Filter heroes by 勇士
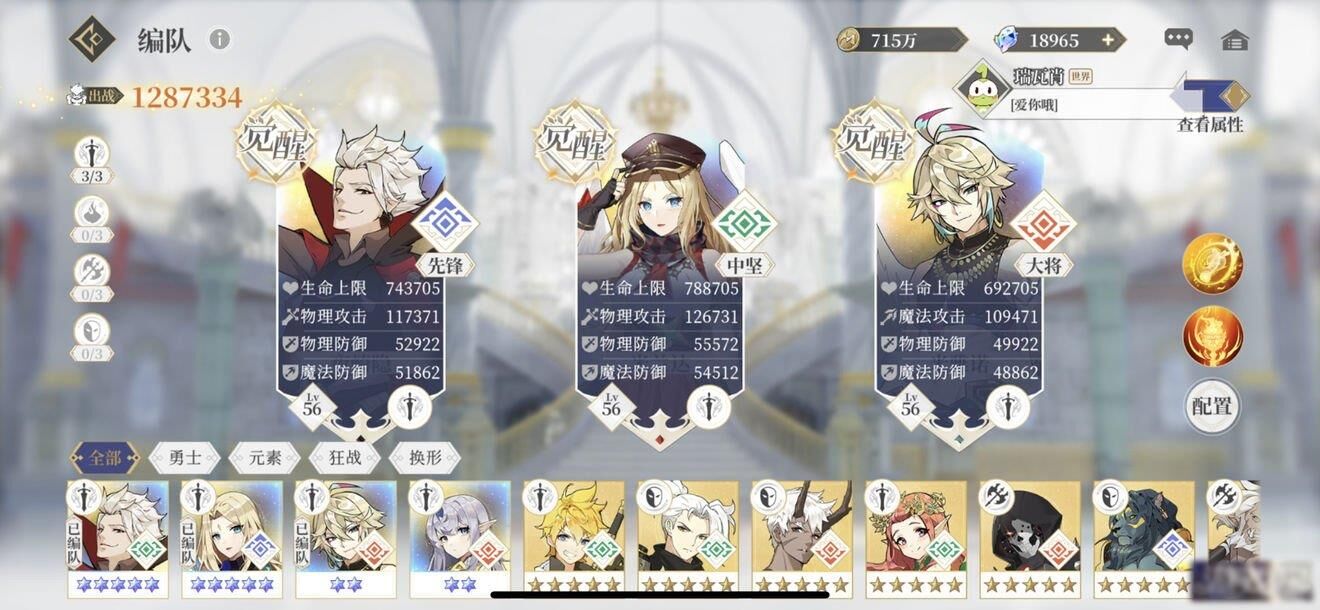1320x610 pixels. (x=185, y=459)
